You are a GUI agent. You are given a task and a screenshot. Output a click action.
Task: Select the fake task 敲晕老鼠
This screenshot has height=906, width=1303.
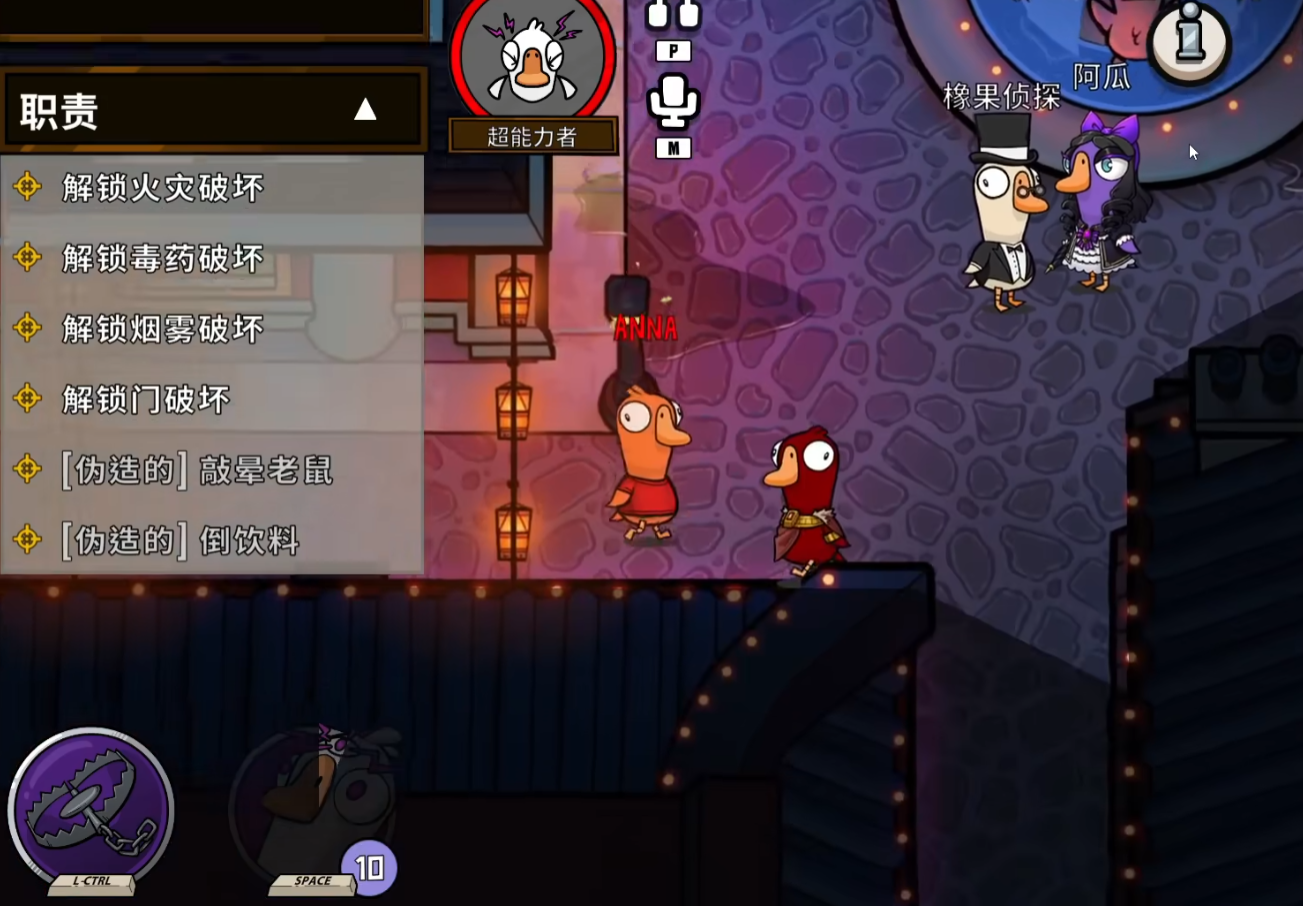pos(196,470)
